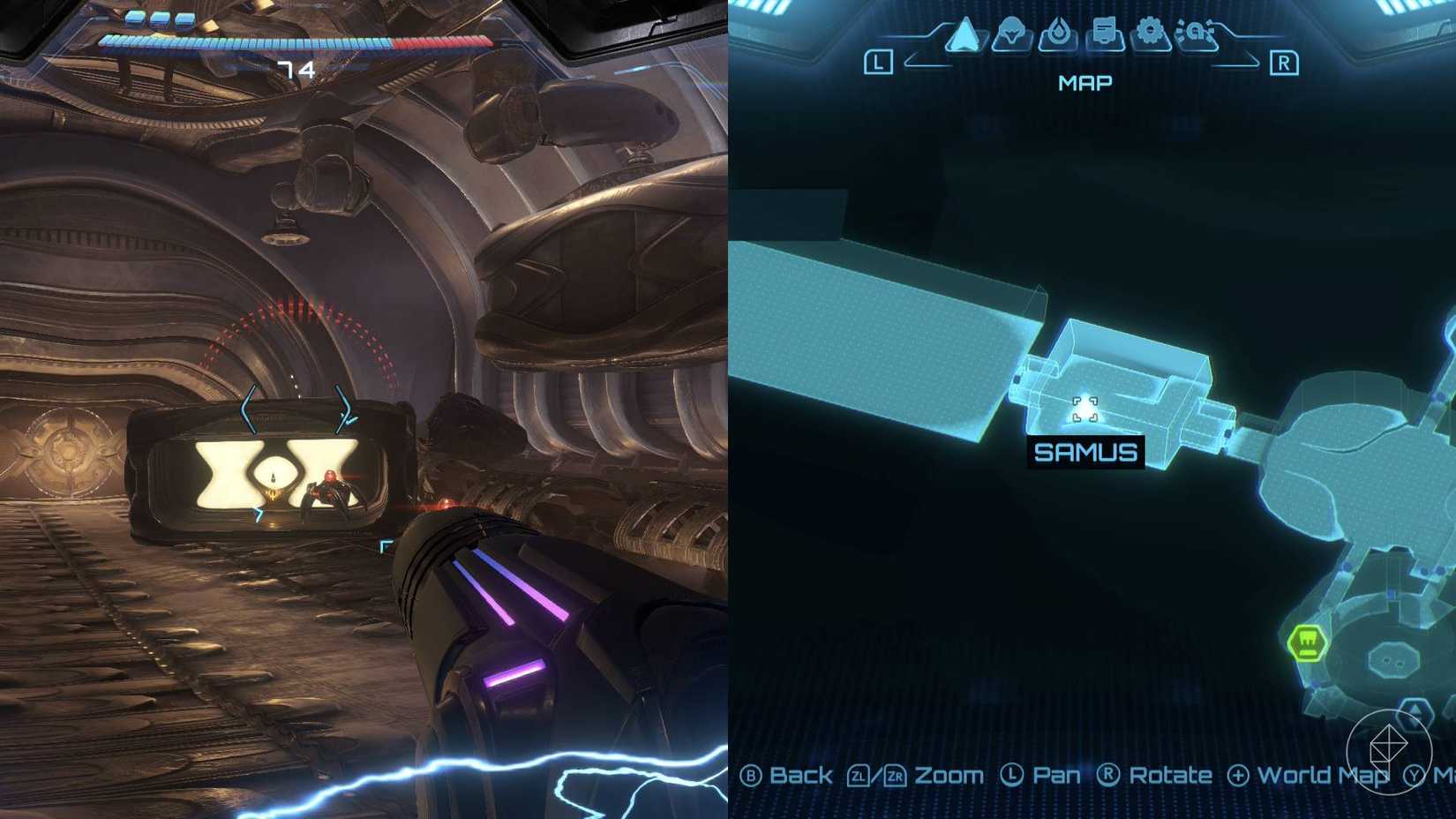Click the L shoulder button indicator
The image size is (1456, 819).
click(878, 62)
